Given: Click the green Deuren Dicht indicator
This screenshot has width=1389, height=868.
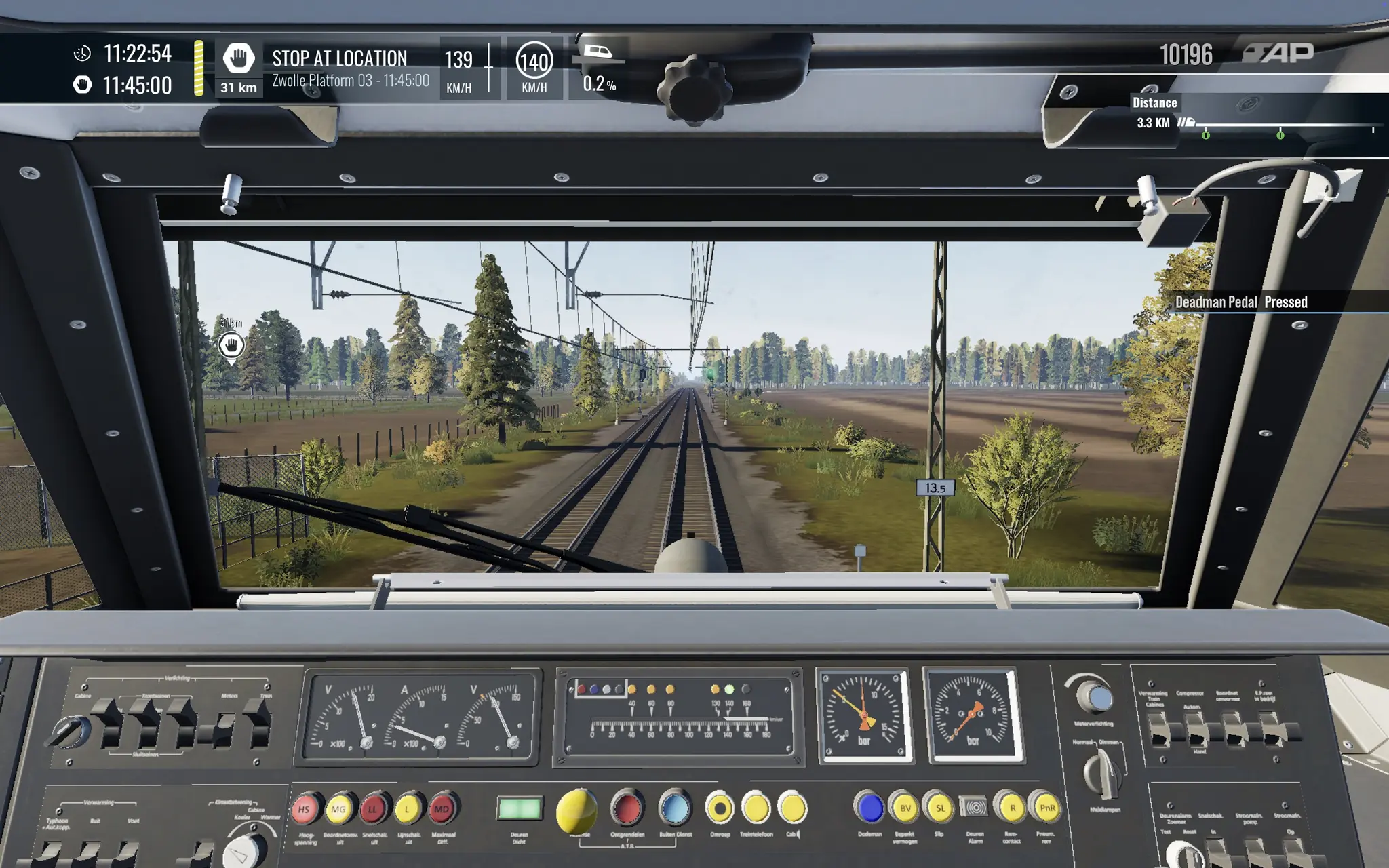Looking at the screenshot, I should pyautogui.click(x=520, y=808).
